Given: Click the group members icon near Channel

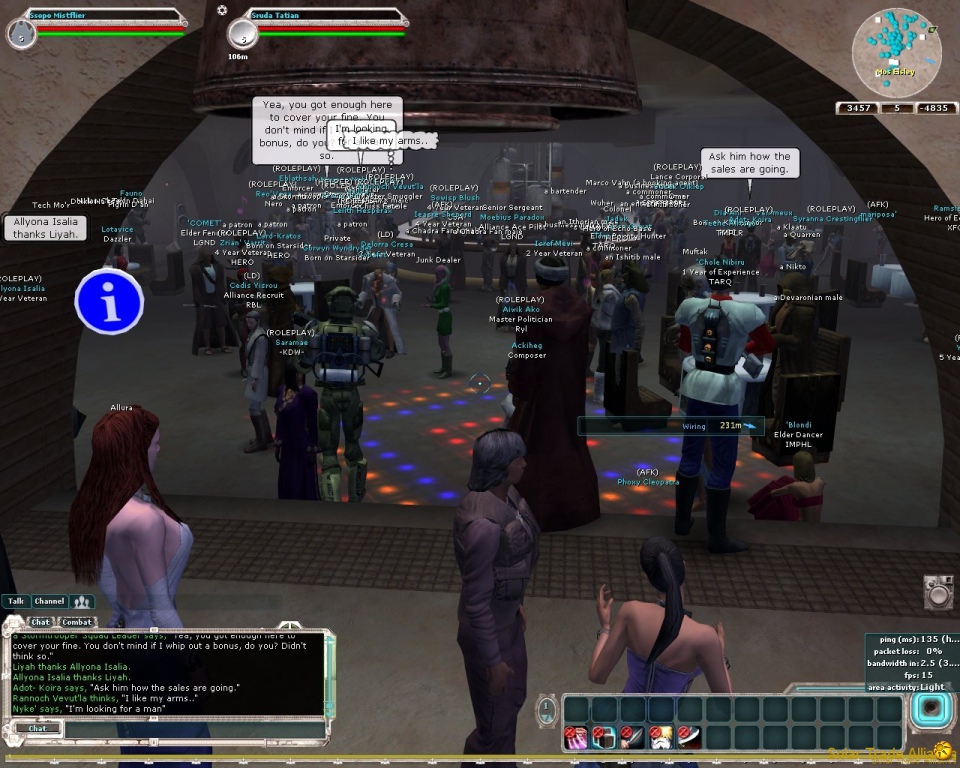Looking at the screenshot, I should (x=82, y=602).
